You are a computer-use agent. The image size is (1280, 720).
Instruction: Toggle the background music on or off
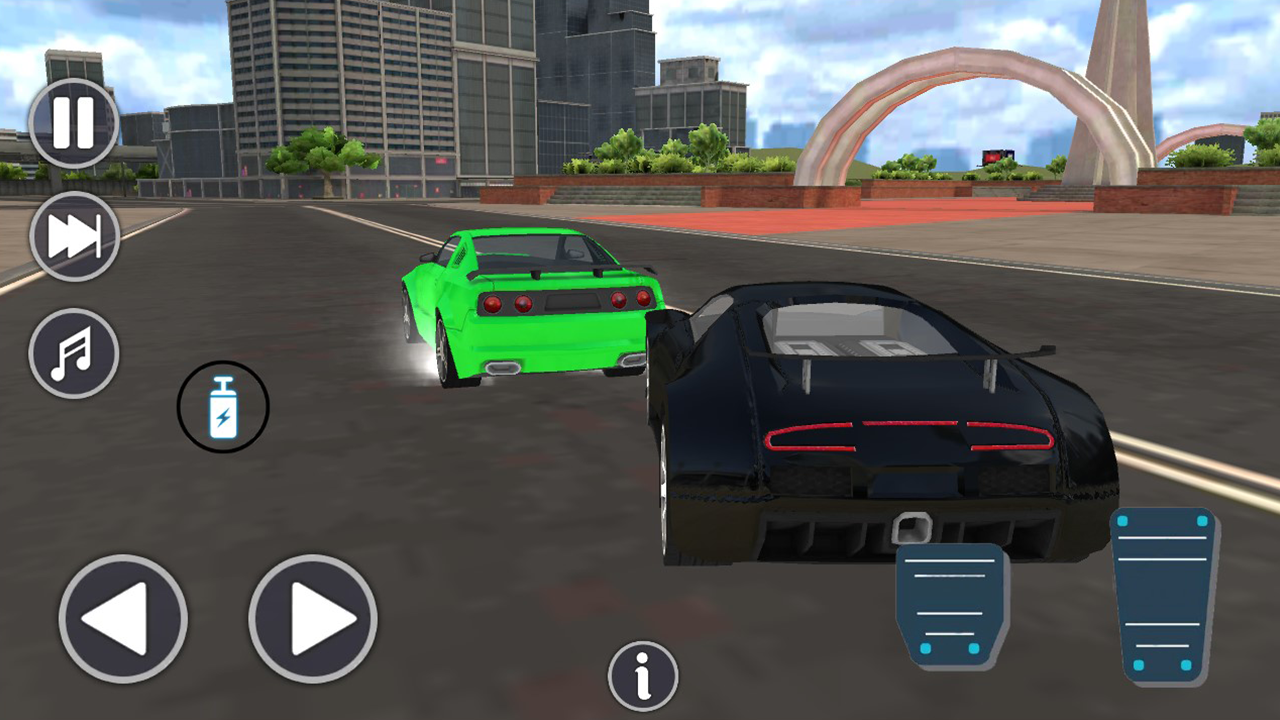pyautogui.click(x=74, y=354)
